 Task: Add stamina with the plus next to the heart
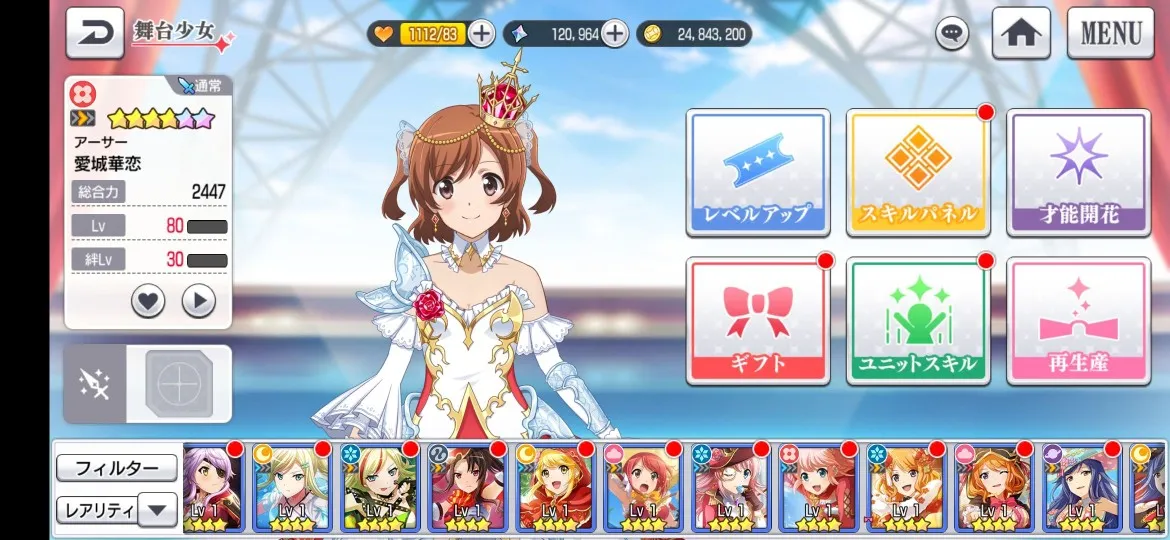tap(481, 34)
